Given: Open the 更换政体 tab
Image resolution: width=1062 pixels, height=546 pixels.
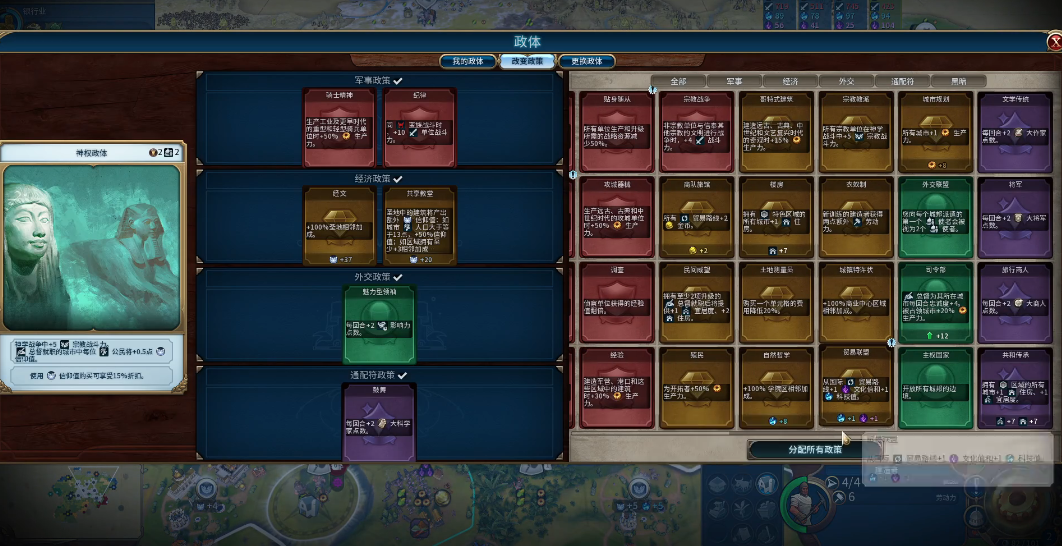Looking at the screenshot, I should coord(586,61).
